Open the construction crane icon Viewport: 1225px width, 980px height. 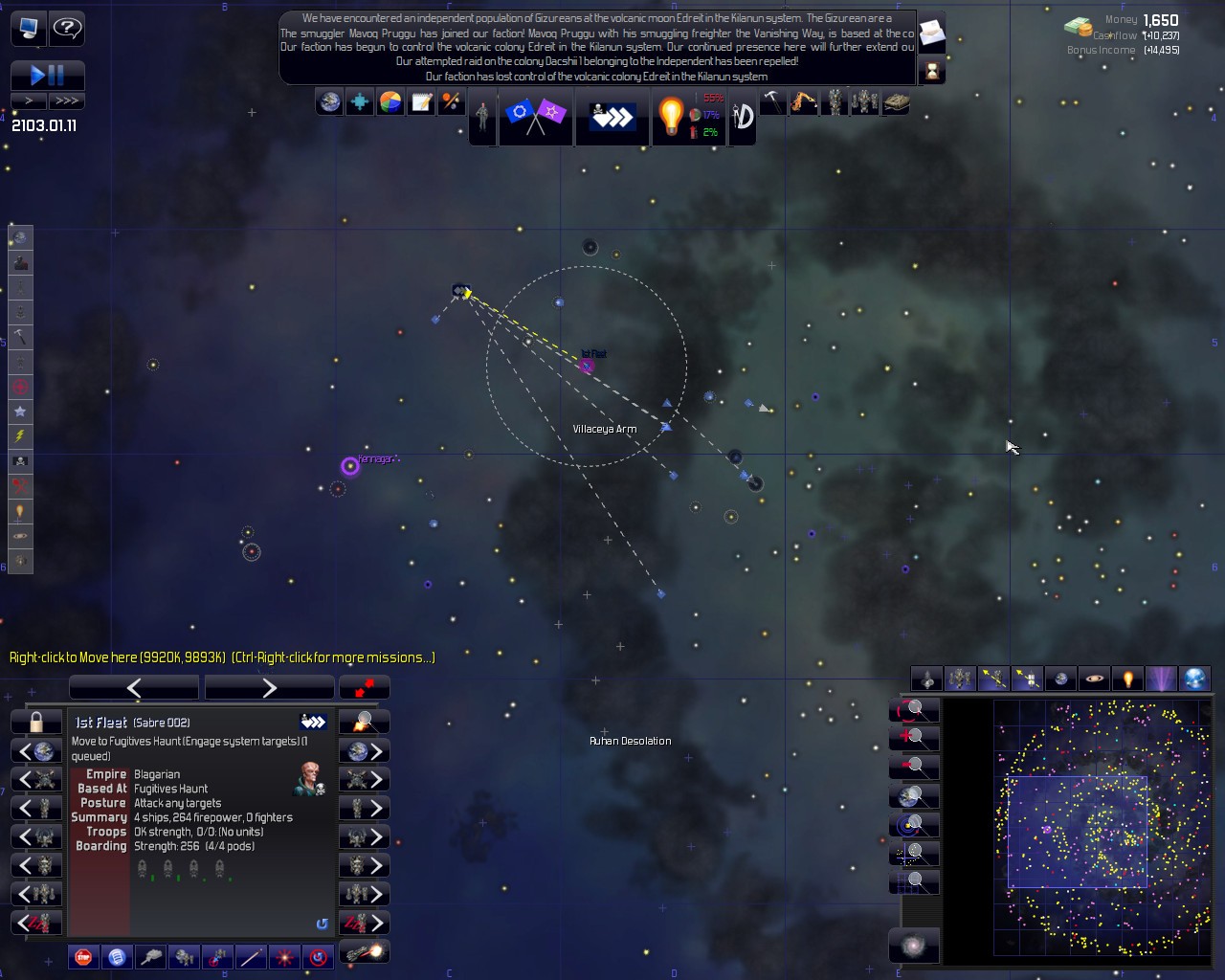point(803,101)
